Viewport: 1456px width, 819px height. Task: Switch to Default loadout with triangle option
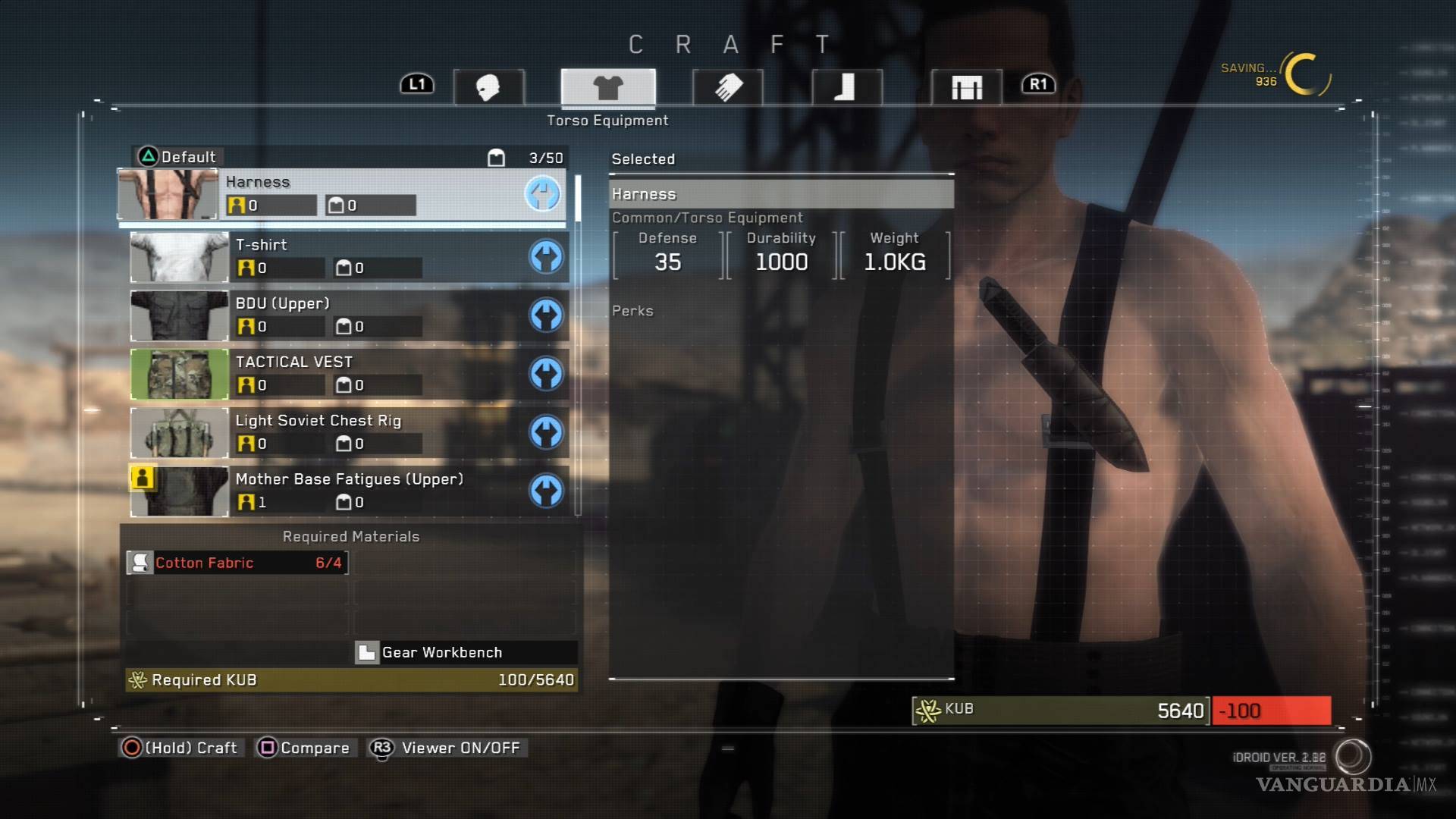(x=173, y=157)
